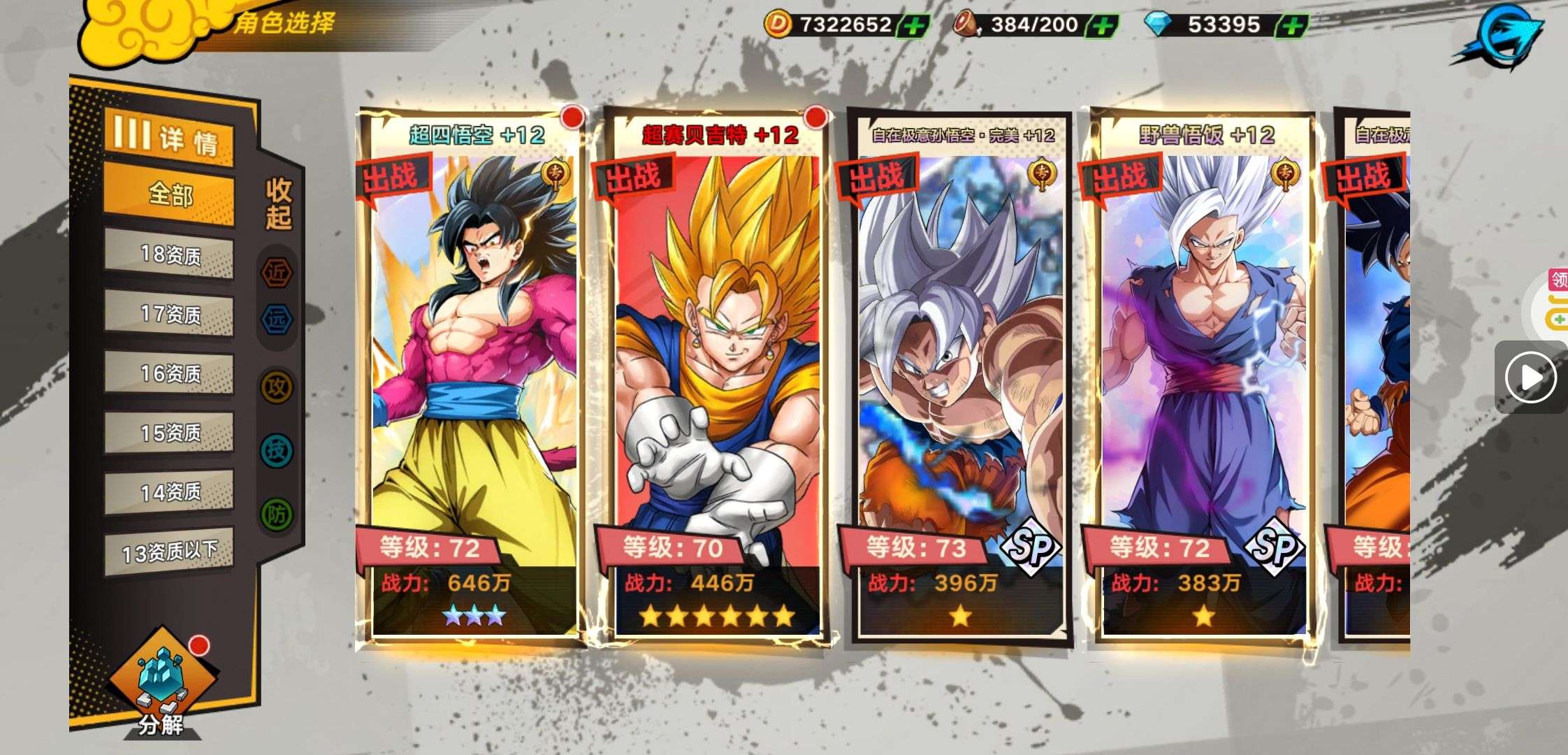This screenshot has height=755, width=1568.
Task: Switch to the 15资质 filter
Action: tap(169, 433)
